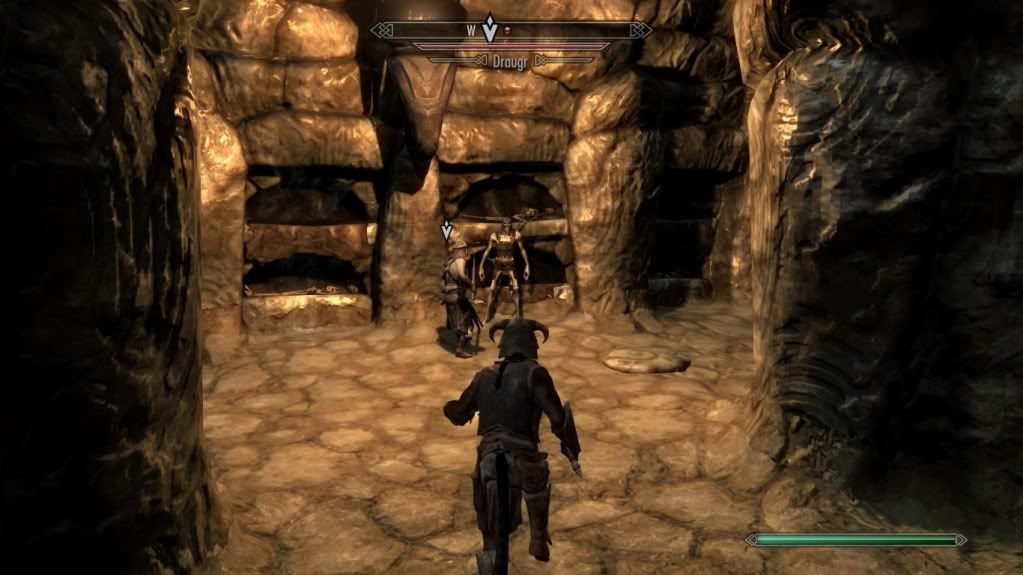Click the red enemy marker on the compass
1023x575 pixels.
click(x=507, y=31)
